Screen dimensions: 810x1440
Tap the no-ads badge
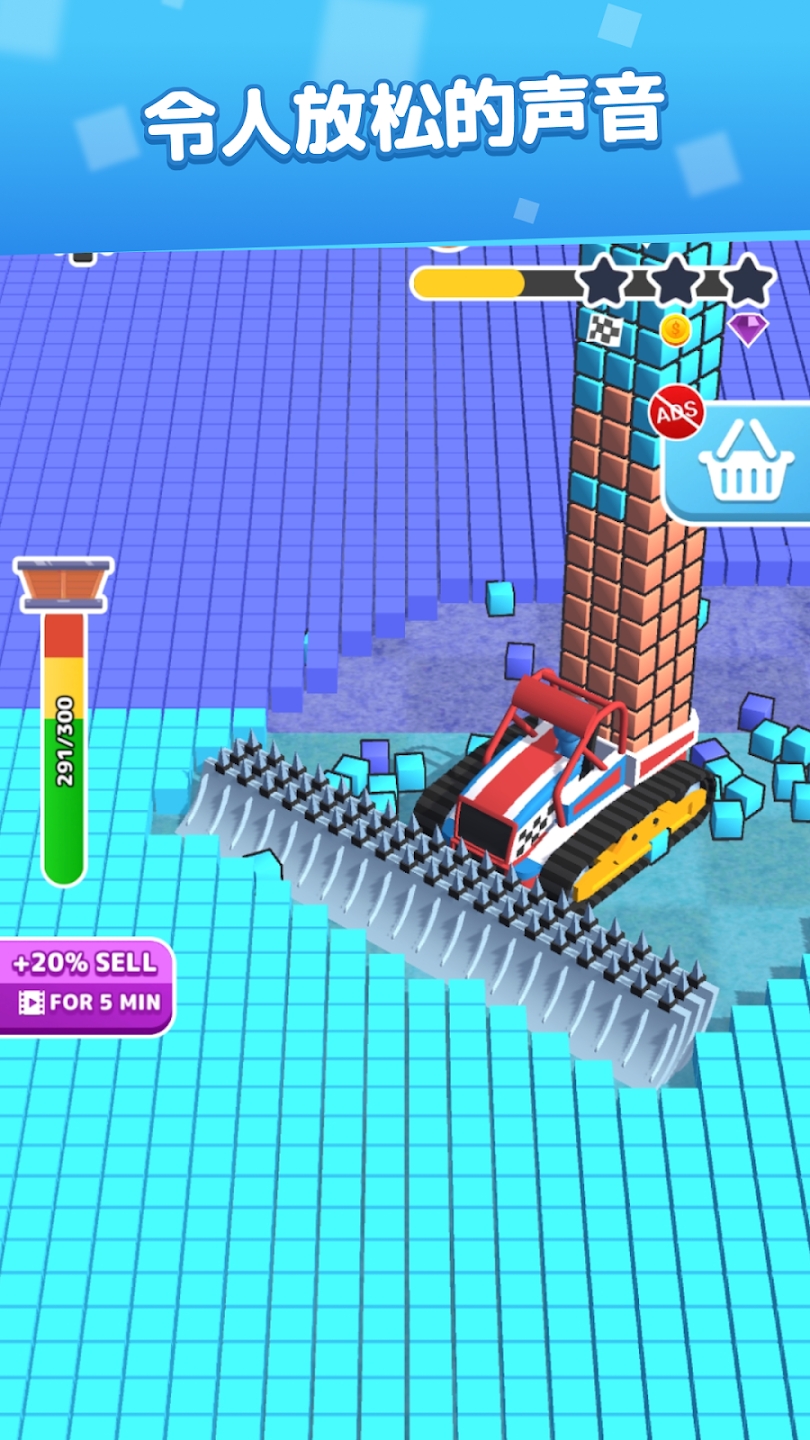(677, 412)
